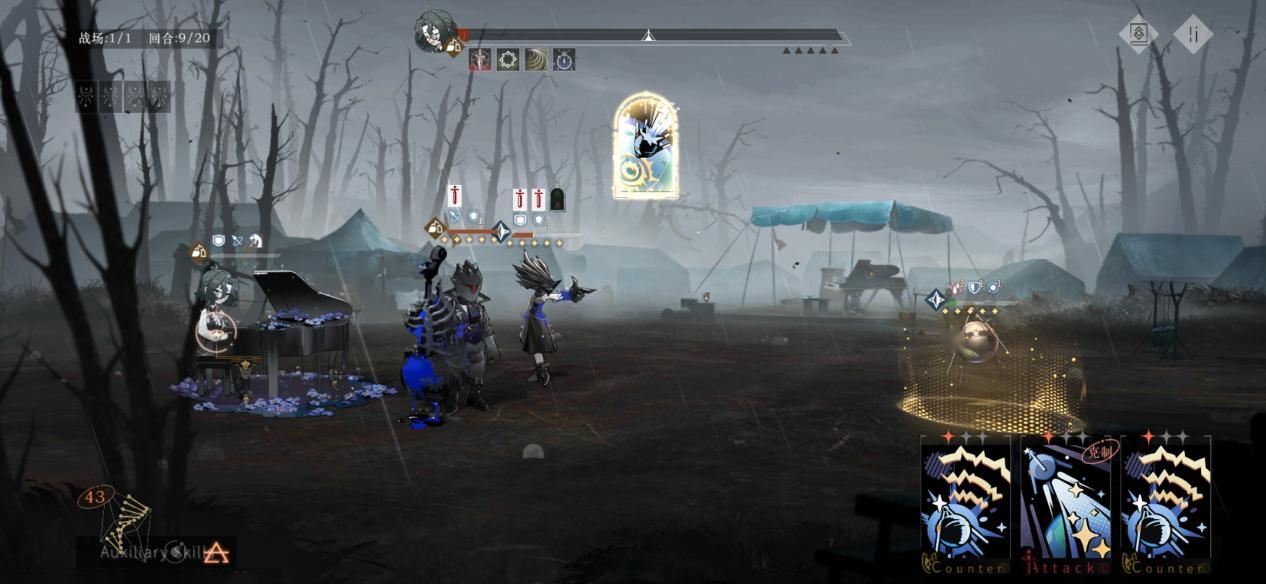Image resolution: width=1266 pixels, height=584 pixels.
Task: Select the glowing golden-framed card
Action: 645,145
